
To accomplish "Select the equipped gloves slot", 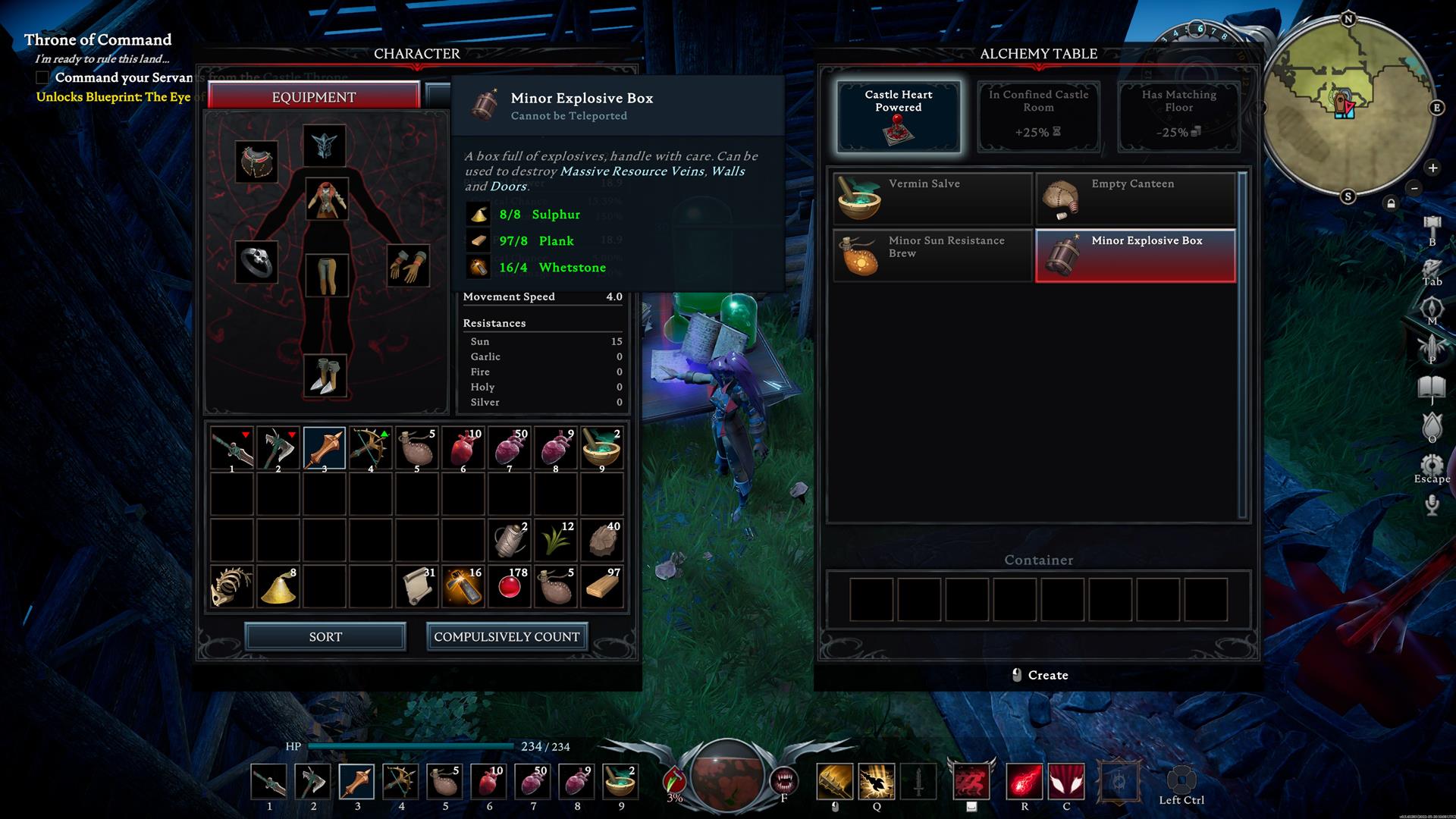I will [409, 265].
